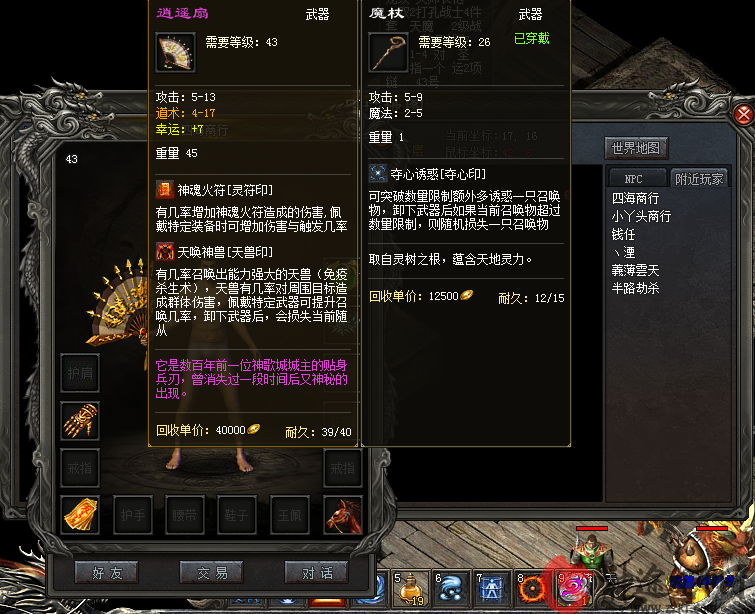
Task: Switch to the NPC tab
Action: click(637, 179)
